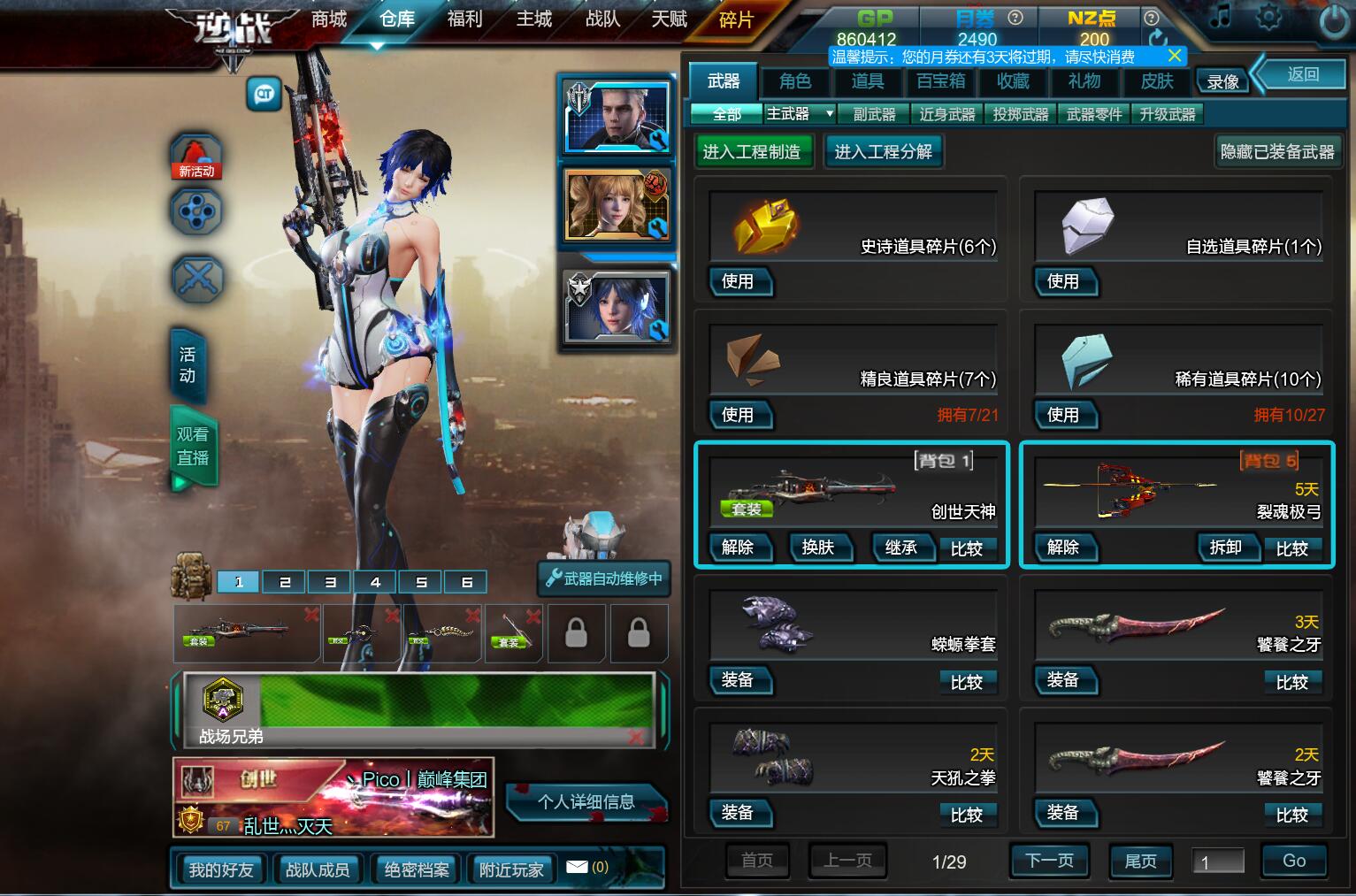Filter by 近身武器 melee weapons
The height and width of the screenshot is (896, 1356).
(946, 114)
